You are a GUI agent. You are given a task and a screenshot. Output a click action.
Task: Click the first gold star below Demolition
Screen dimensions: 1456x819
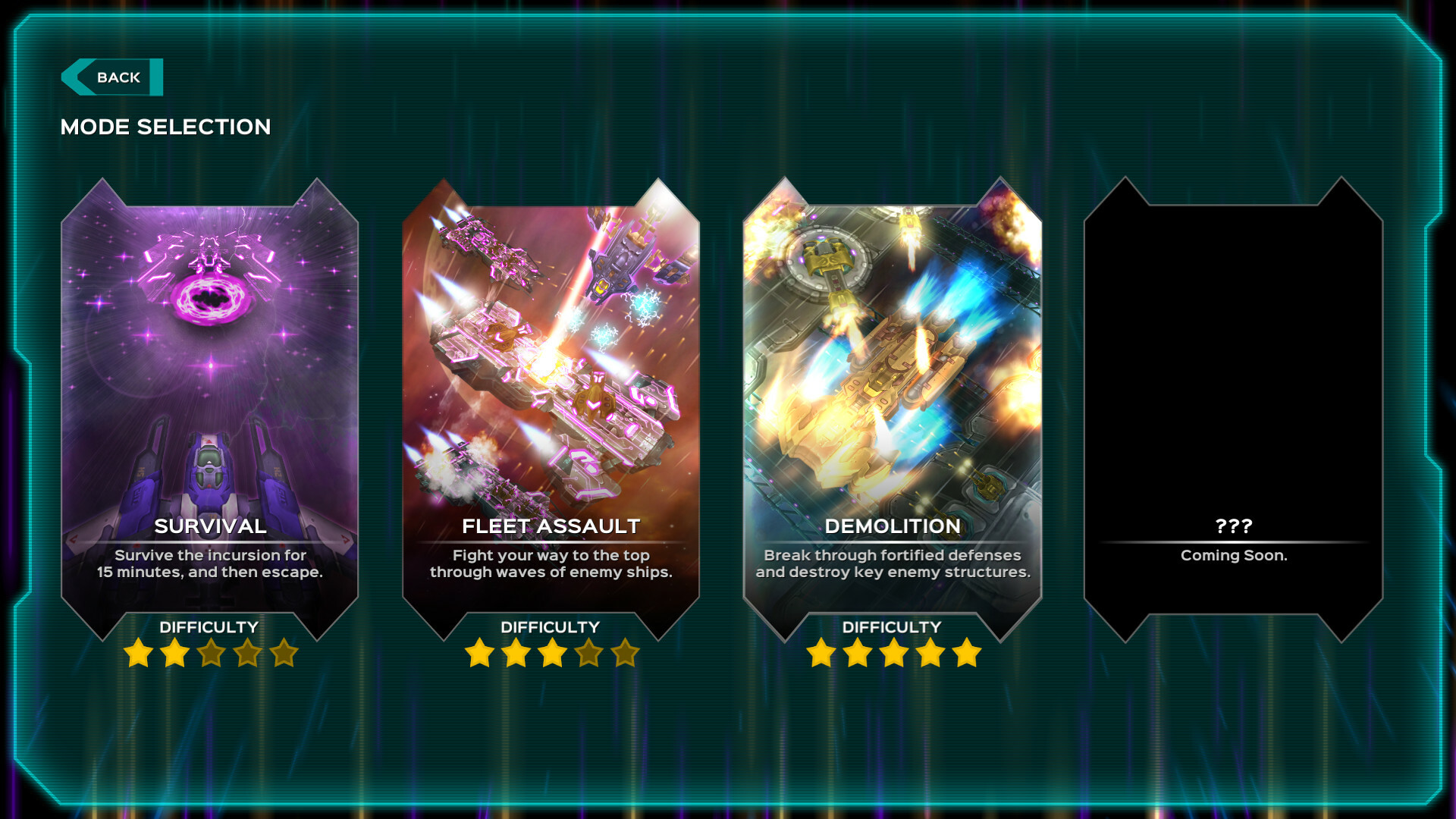tap(821, 653)
